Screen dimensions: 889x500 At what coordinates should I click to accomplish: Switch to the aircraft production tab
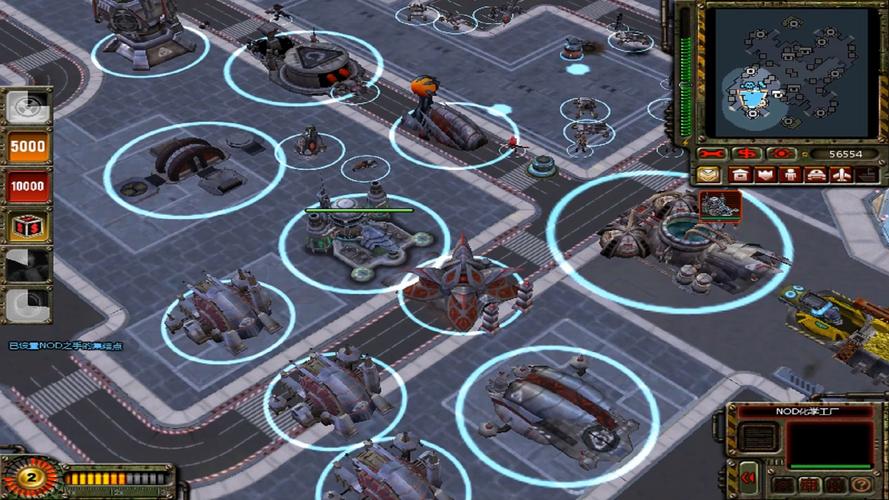click(x=842, y=175)
